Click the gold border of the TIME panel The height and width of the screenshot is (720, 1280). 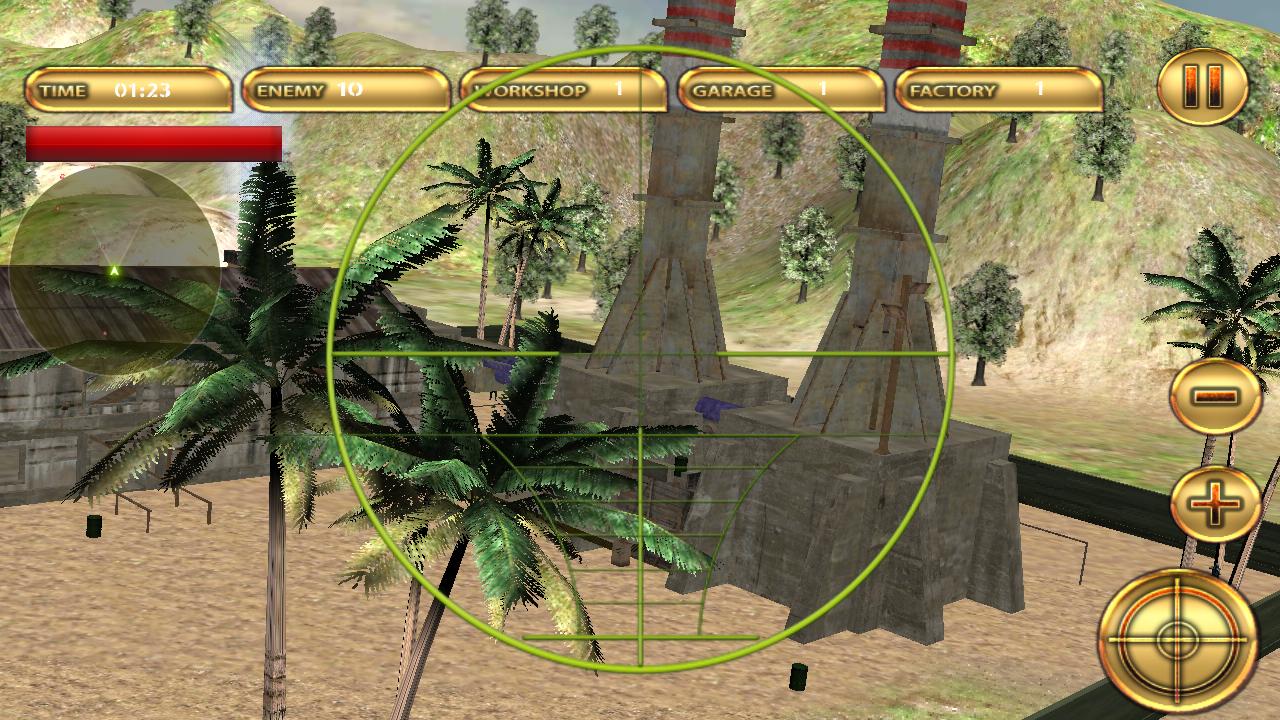coord(132,71)
